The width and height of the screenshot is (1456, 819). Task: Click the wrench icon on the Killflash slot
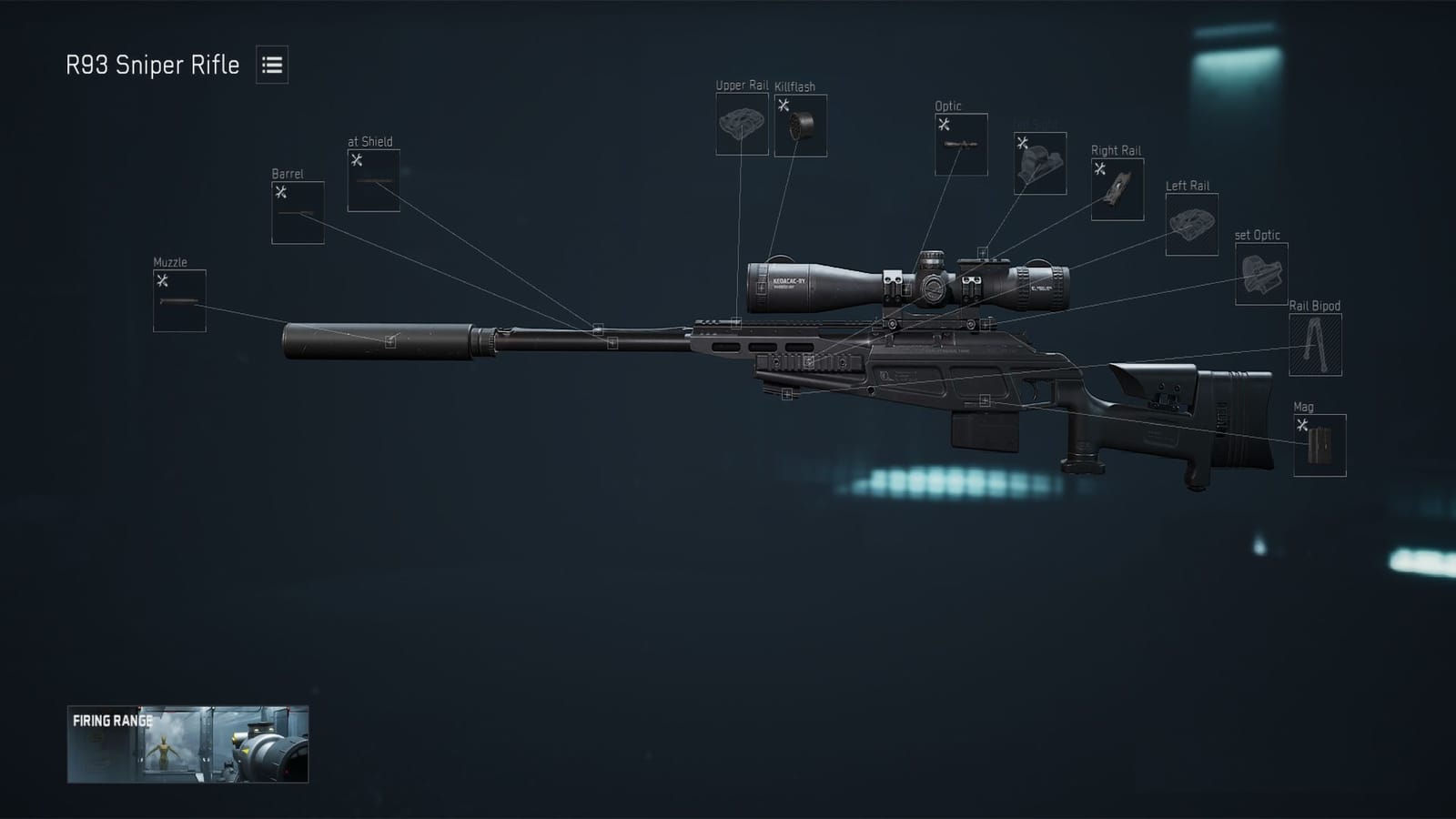[x=783, y=104]
